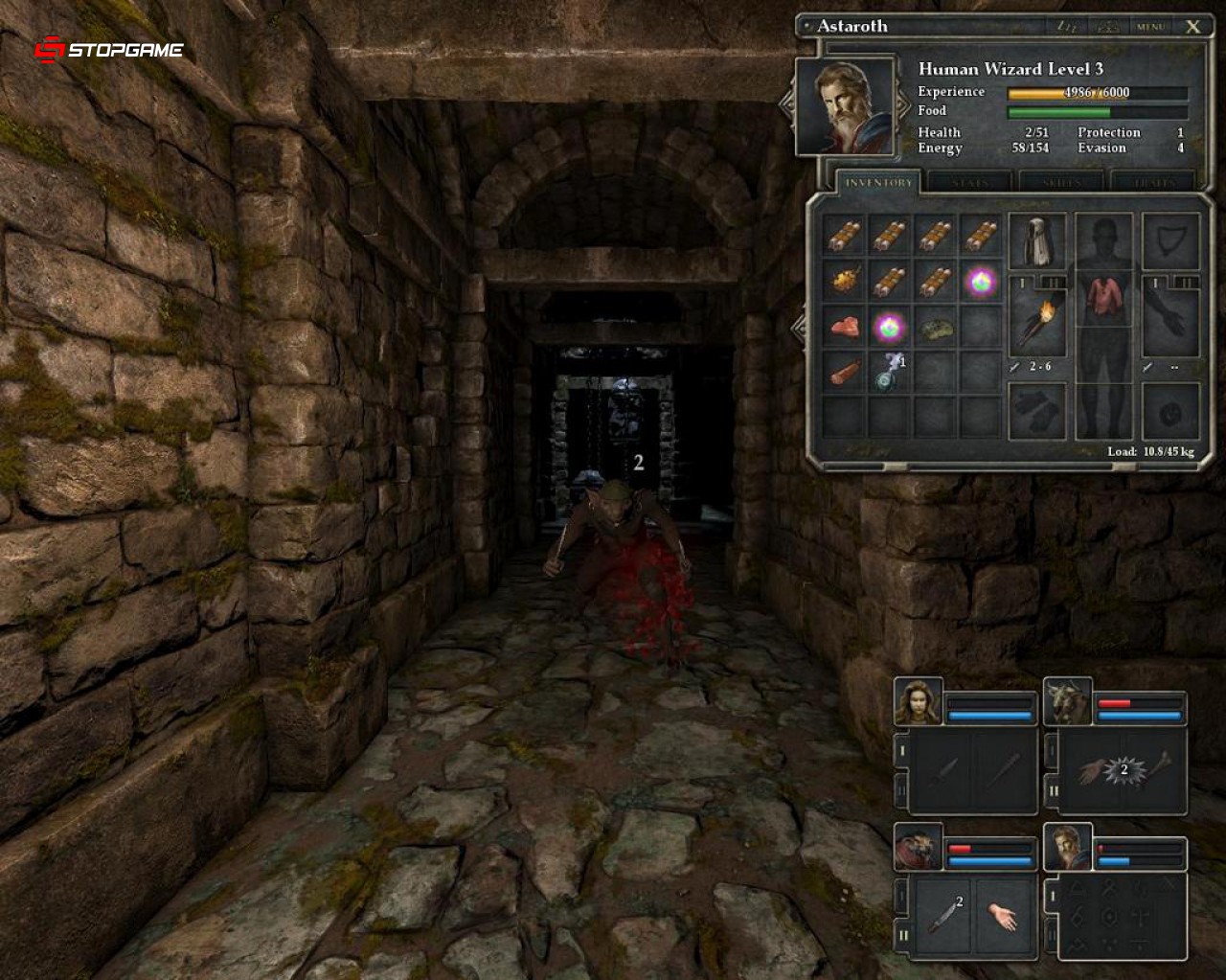Switch the left hand to weapon set II
This screenshot has width=1226, height=980.
(x=1055, y=283)
